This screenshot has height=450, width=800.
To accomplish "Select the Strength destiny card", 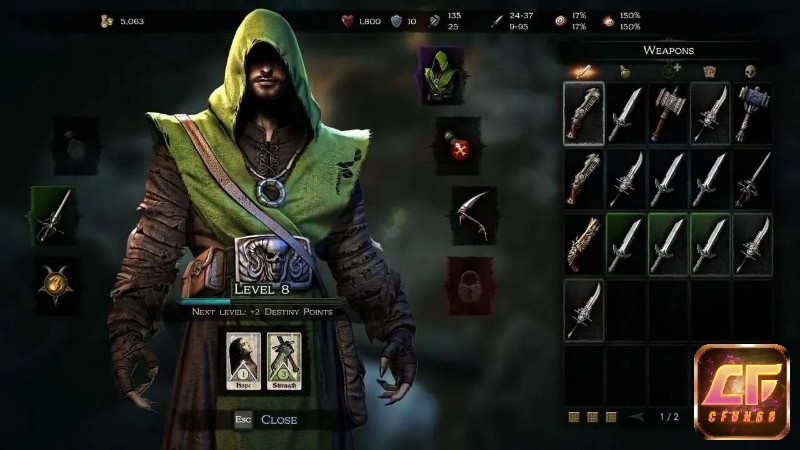I will click(x=284, y=361).
